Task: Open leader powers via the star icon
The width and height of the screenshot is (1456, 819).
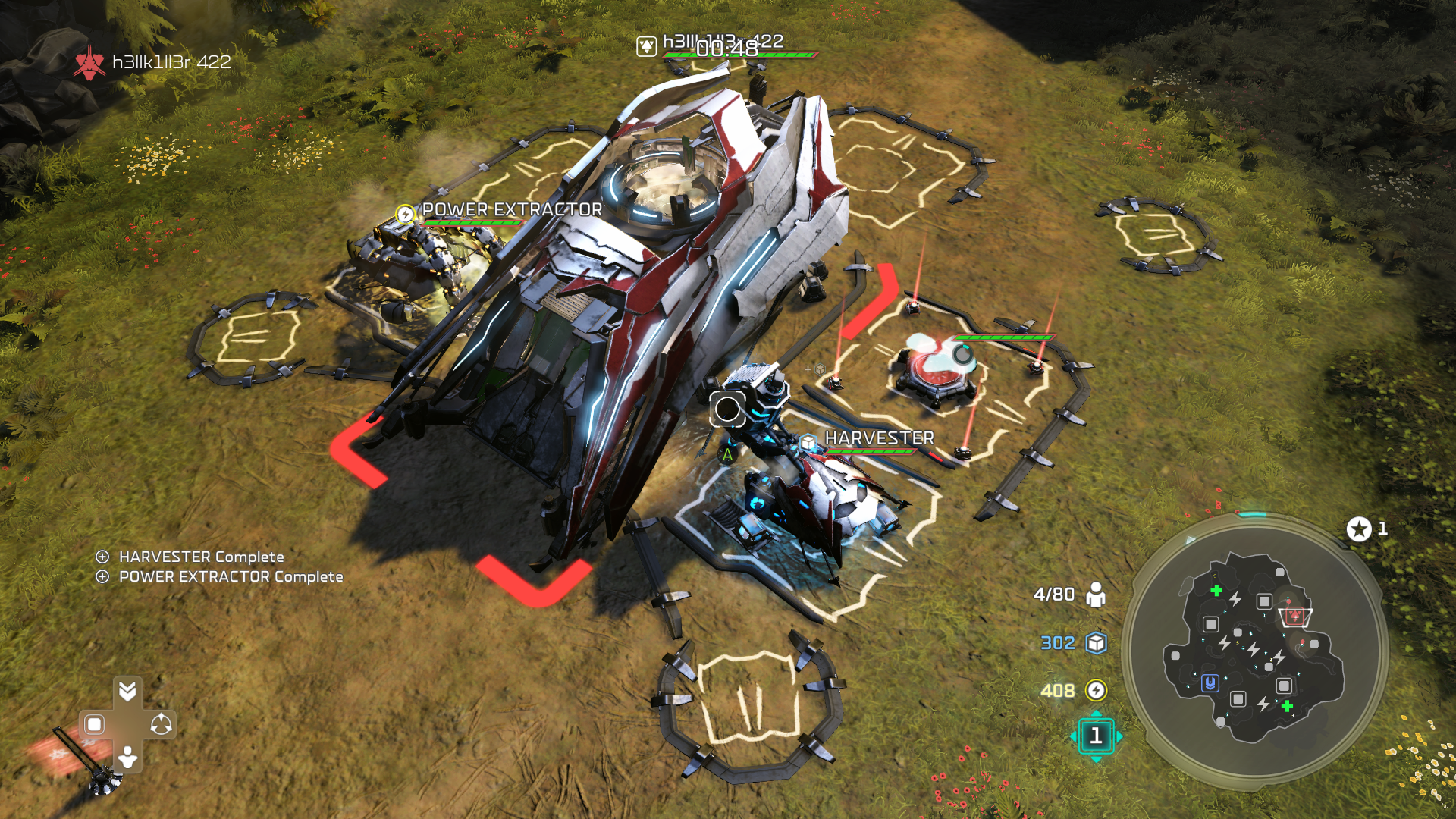Action: click(x=1359, y=529)
